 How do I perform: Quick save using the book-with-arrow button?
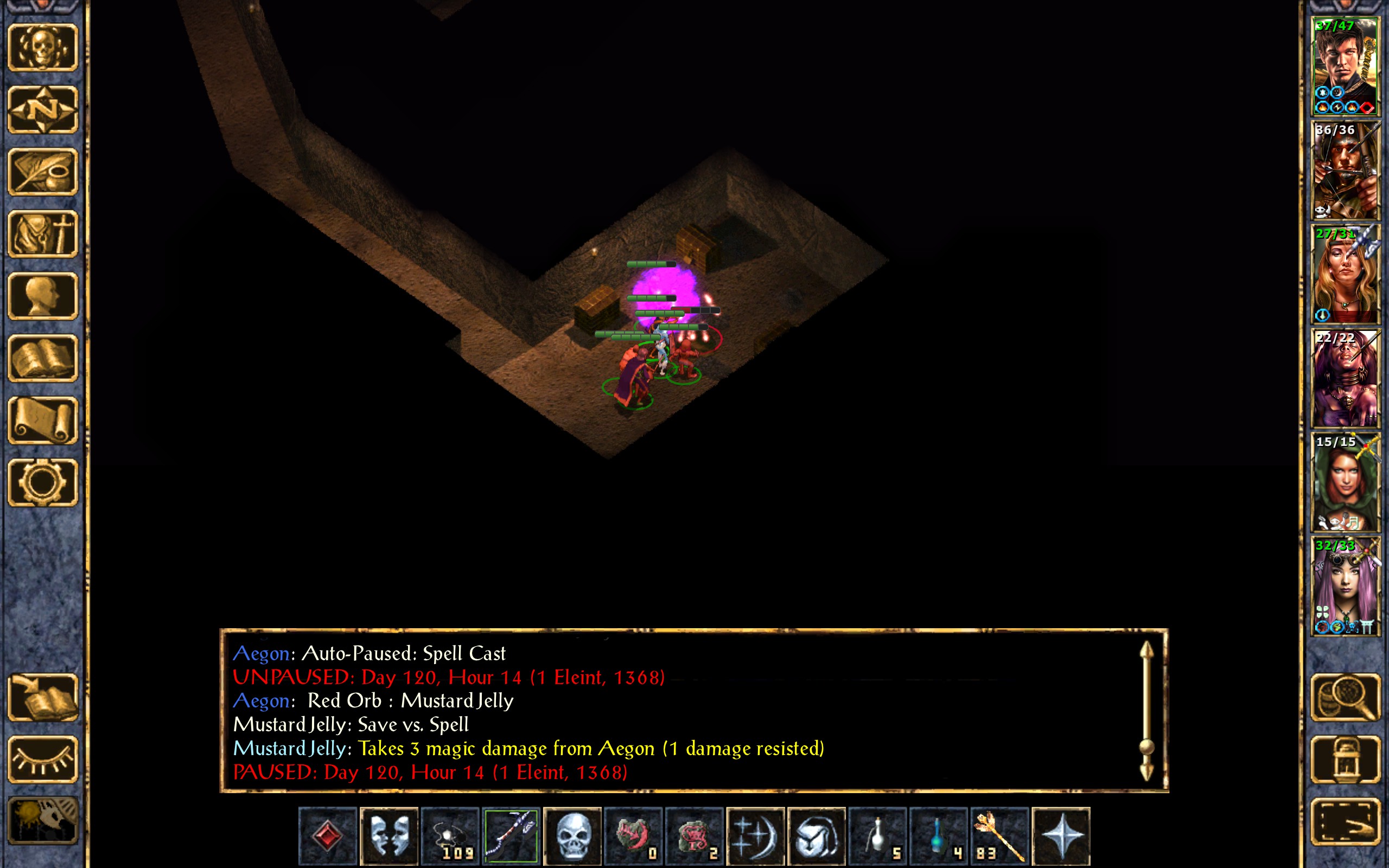(43, 698)
